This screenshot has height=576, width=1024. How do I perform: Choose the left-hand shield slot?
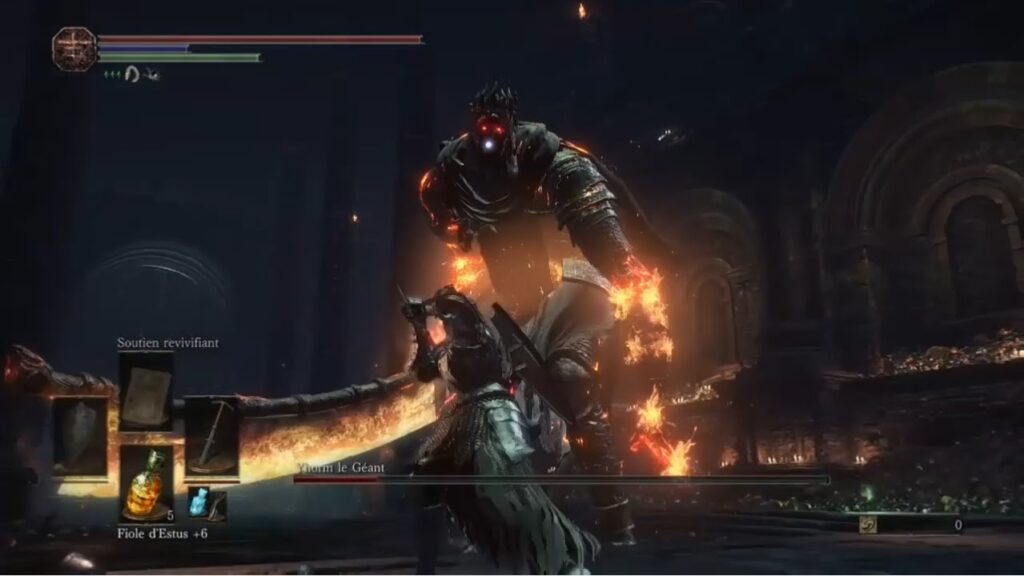pyautogui.click(x=79, y=435)
